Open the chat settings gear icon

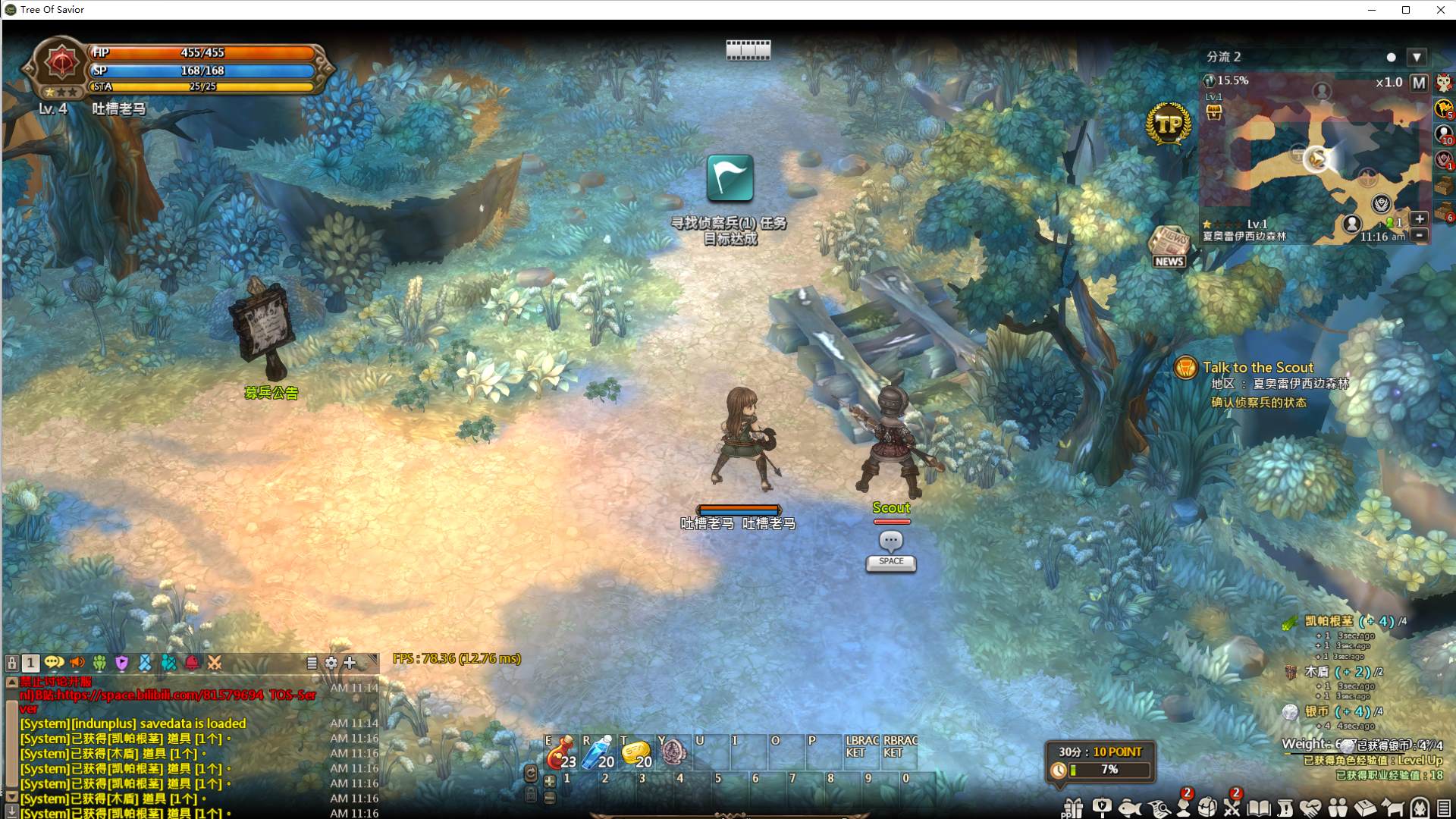[x=331, y=663]
